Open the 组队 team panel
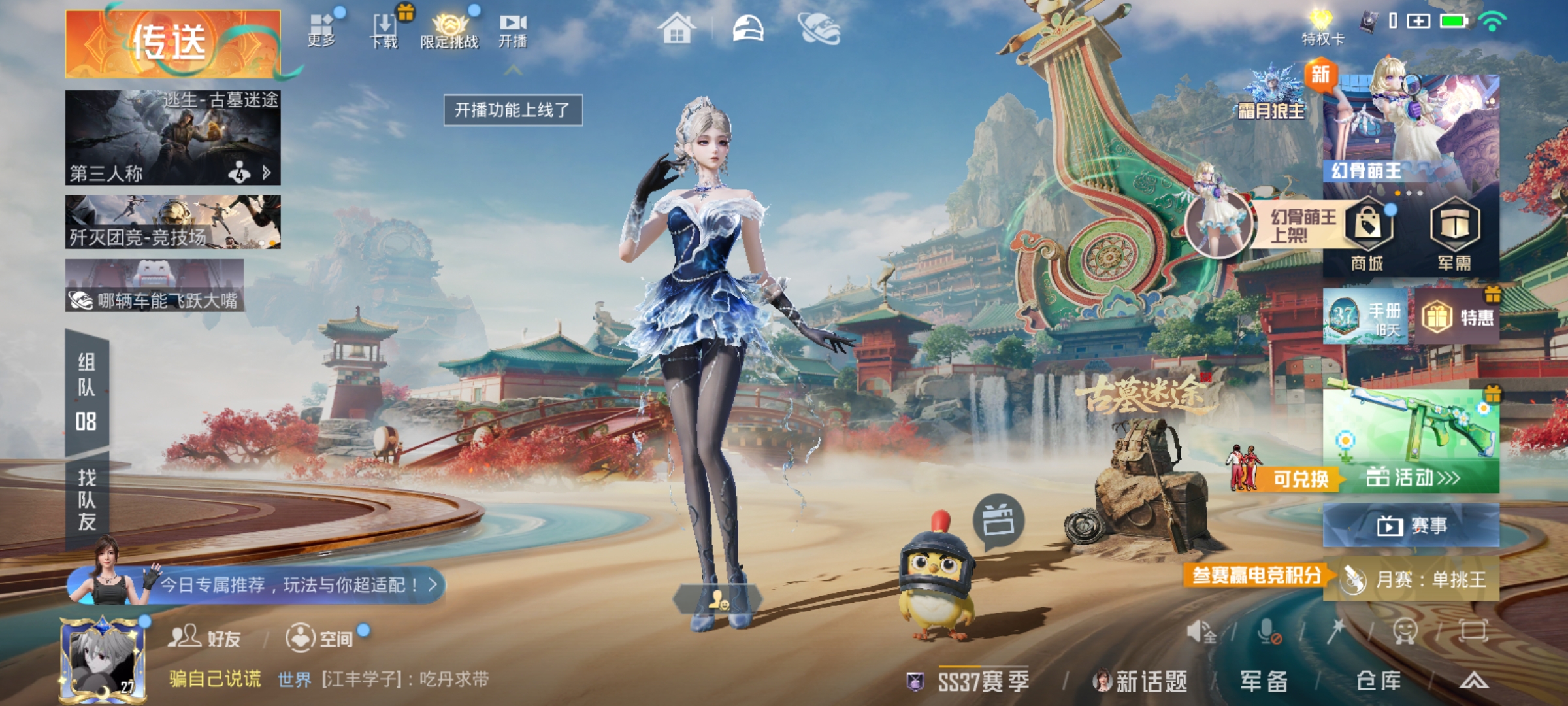Viewport: 1568px width, 706px height. click(87, 394)
